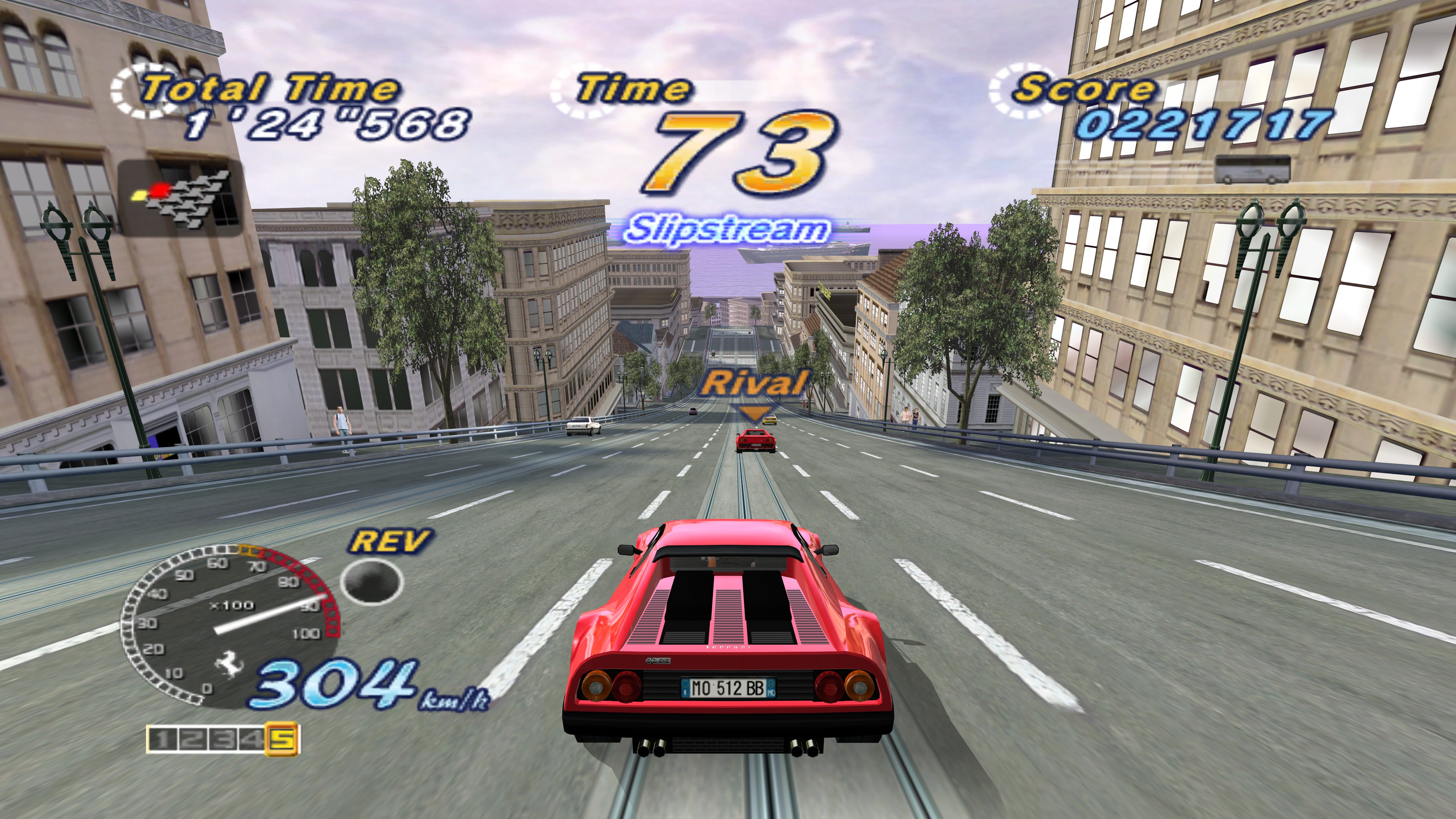Click the branching stage route map
Viewport: 1456px width, 819px height.
(181, 198)
